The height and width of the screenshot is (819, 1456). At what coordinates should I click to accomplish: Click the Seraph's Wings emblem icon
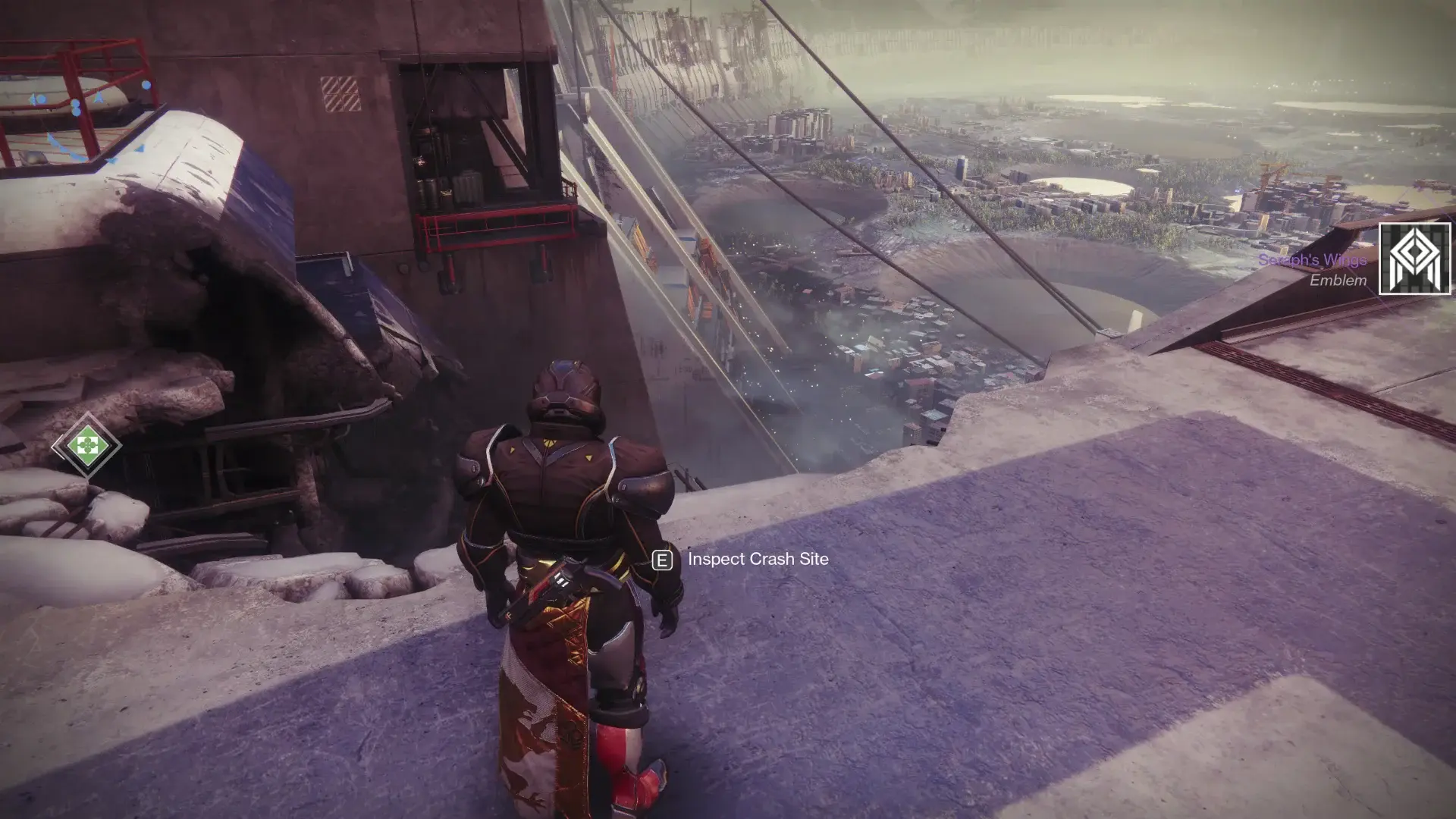1414,259
